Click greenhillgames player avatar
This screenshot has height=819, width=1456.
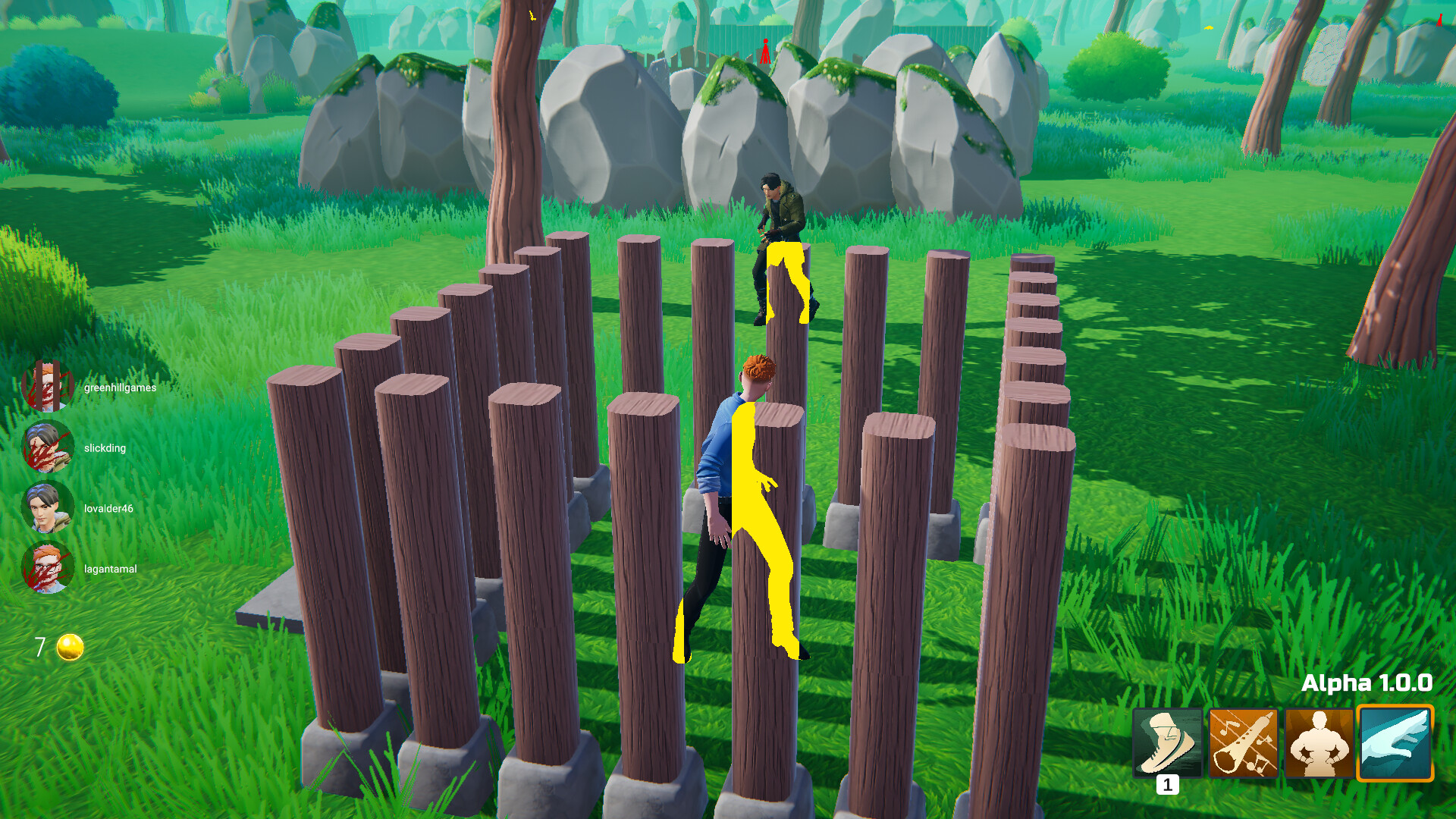click(49, 387)
